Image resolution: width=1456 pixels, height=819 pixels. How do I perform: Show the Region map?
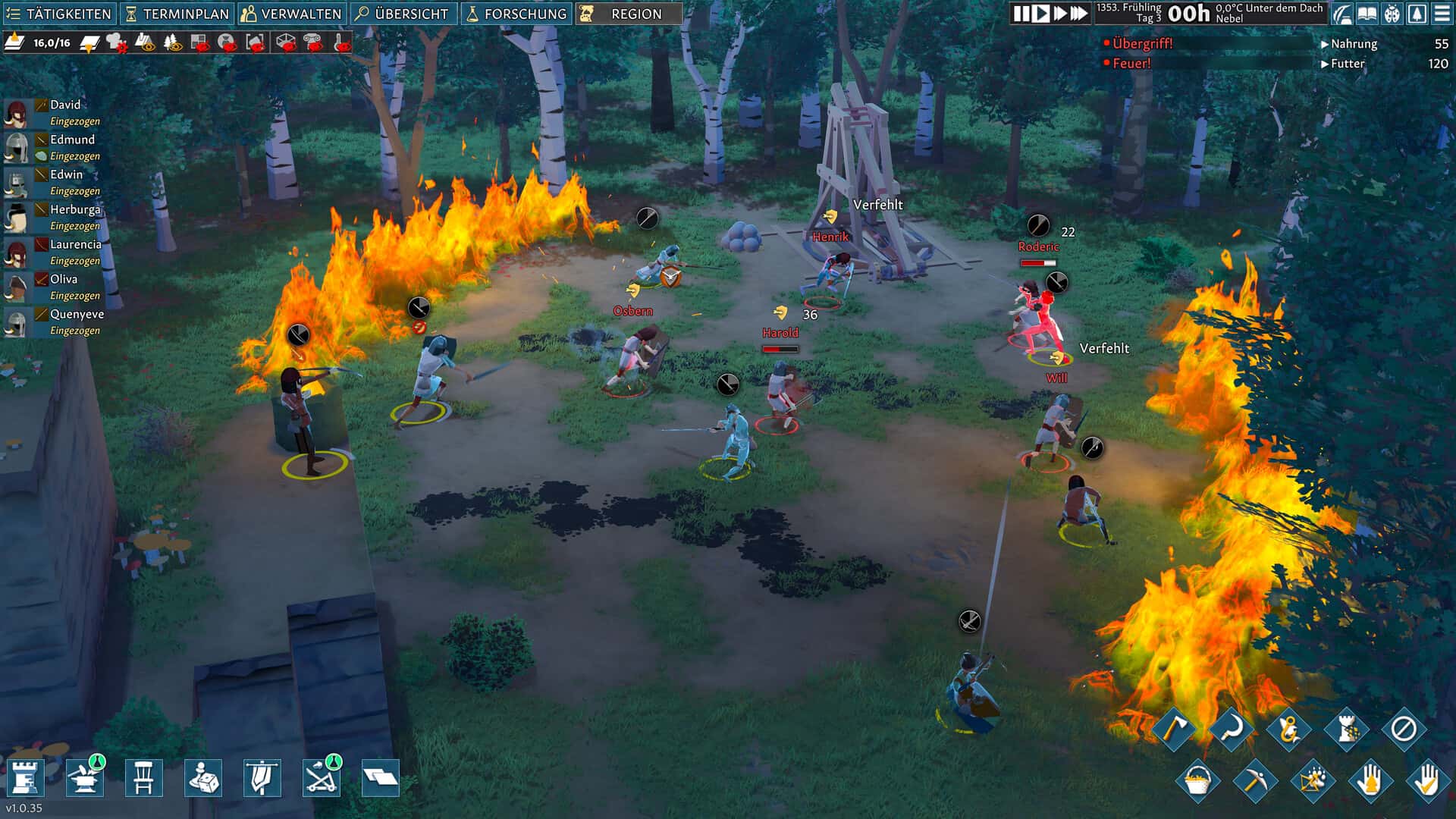click(628, 14)
